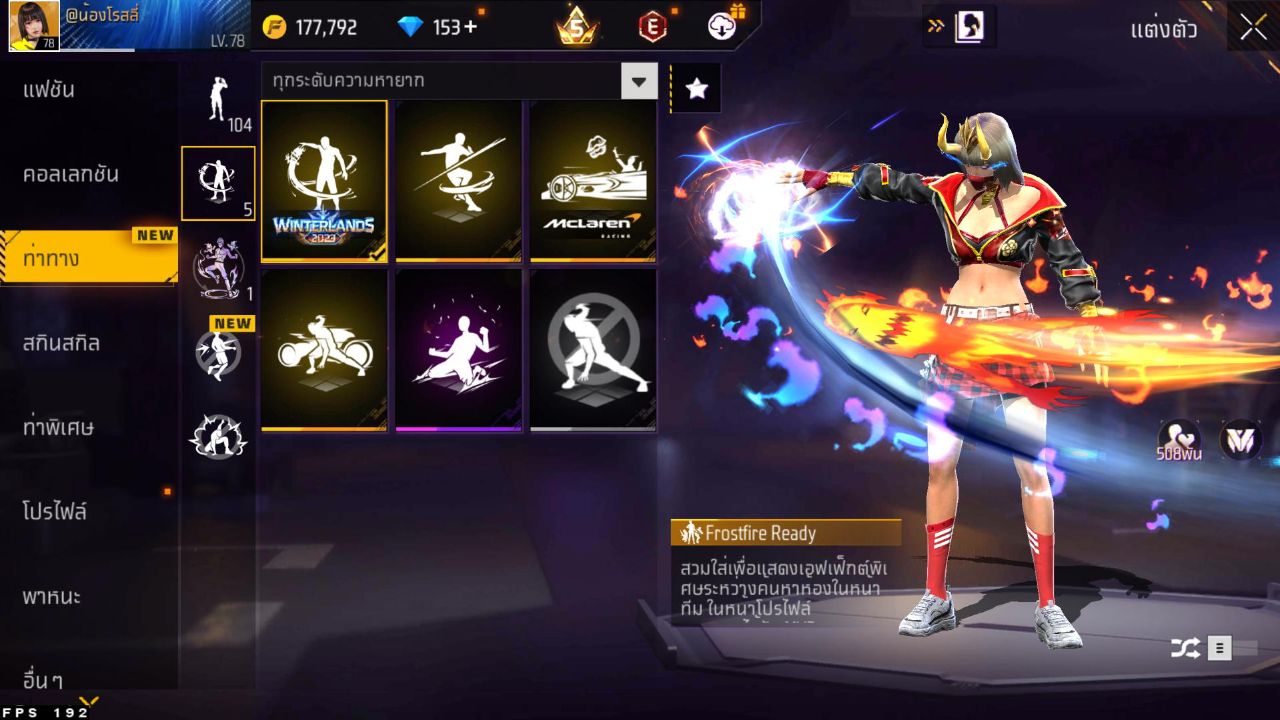Open the player profile avatar

tap(34, 26)
